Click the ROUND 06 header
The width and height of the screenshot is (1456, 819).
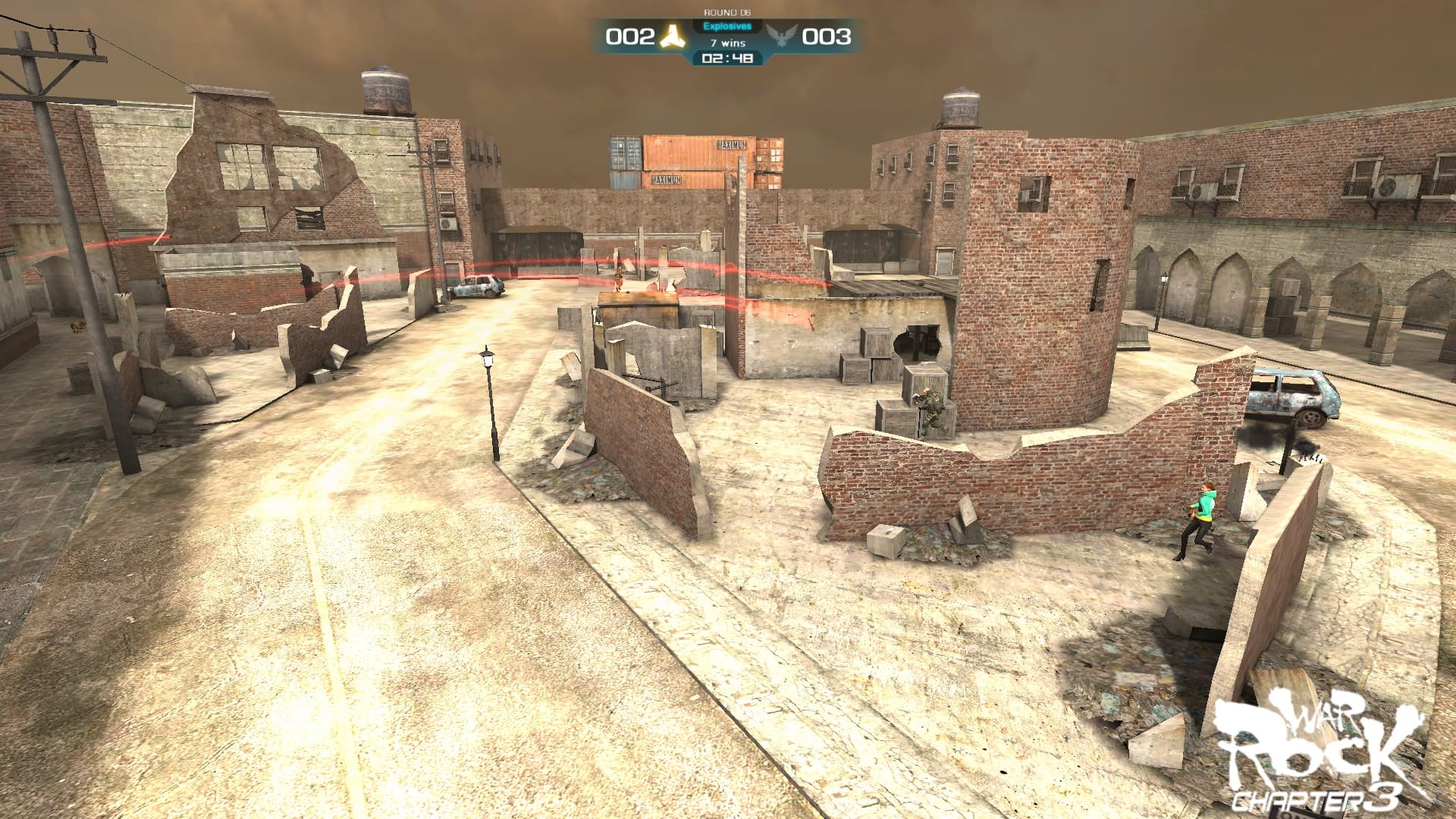pos(726,11)
